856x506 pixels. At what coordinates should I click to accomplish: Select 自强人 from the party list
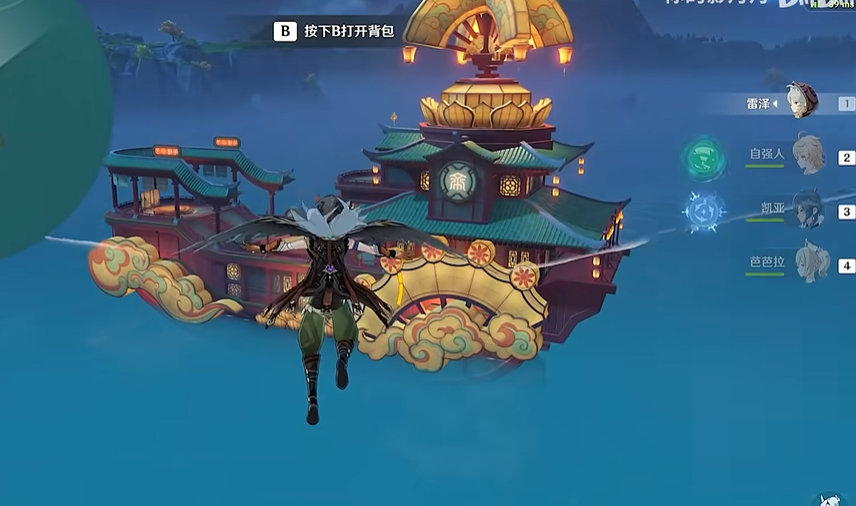click(x=806, y=155)
